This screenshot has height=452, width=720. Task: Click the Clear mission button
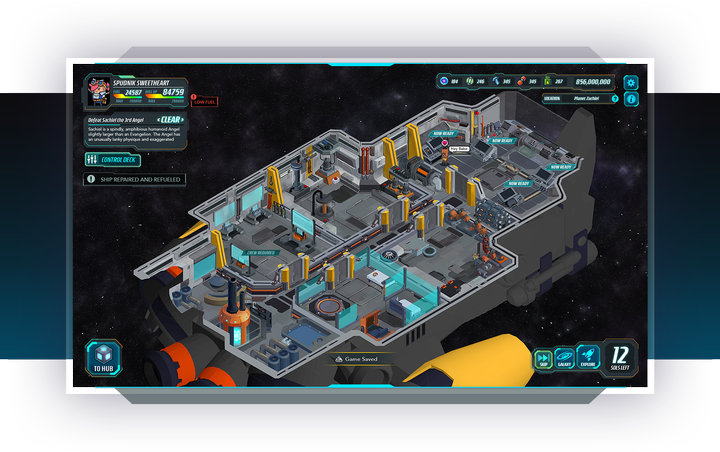(172, 120)
